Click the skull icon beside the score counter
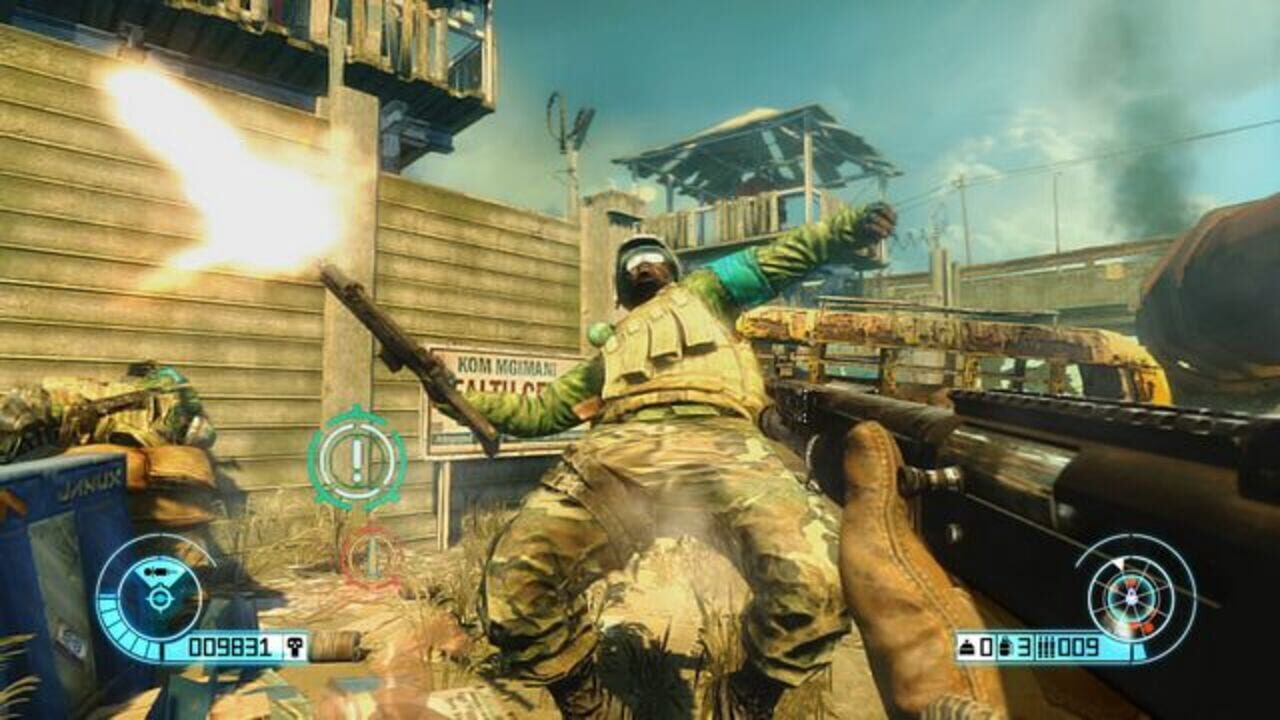 (x=296, y=645)
